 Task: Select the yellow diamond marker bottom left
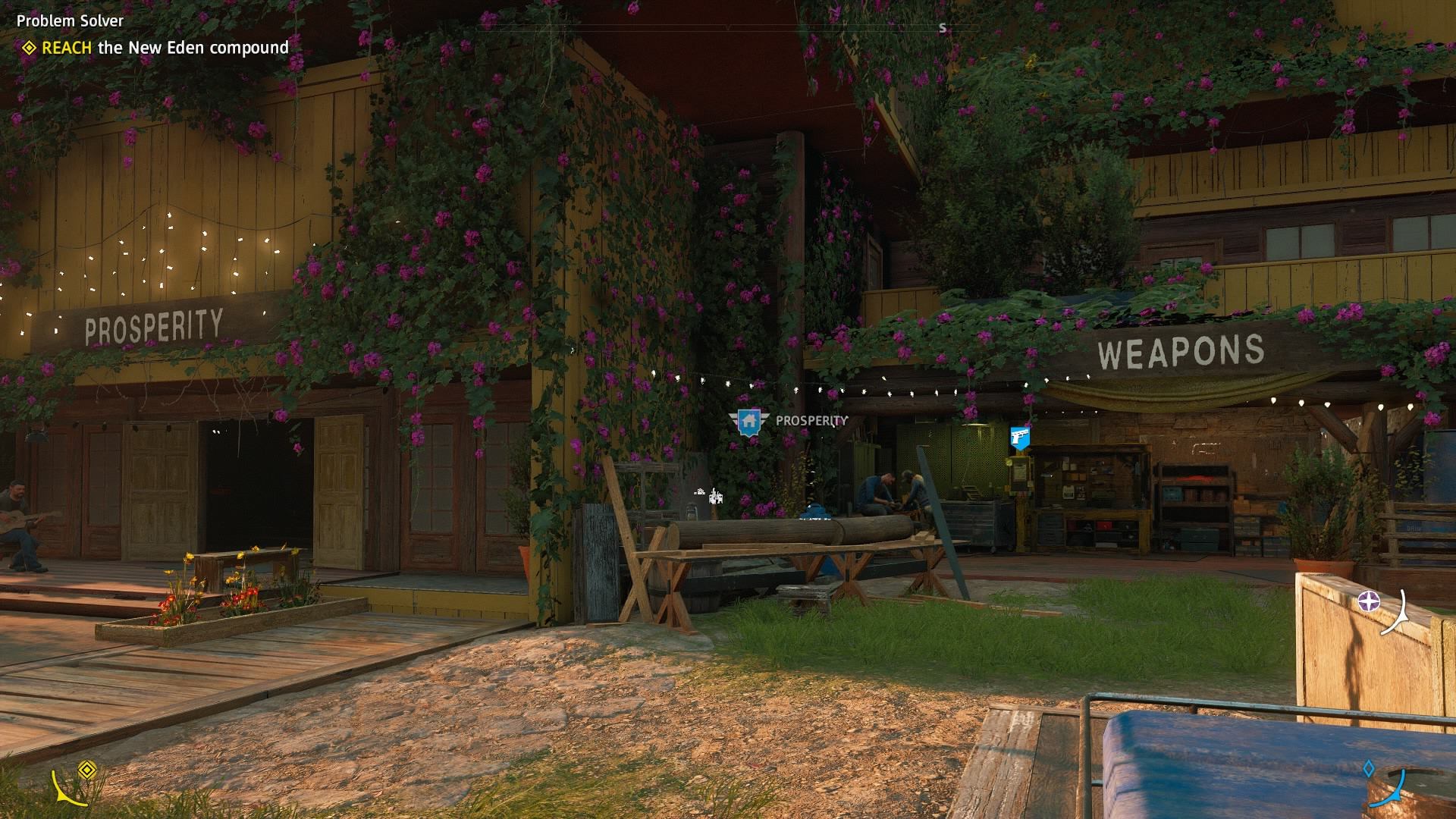(x=86, y=769)
